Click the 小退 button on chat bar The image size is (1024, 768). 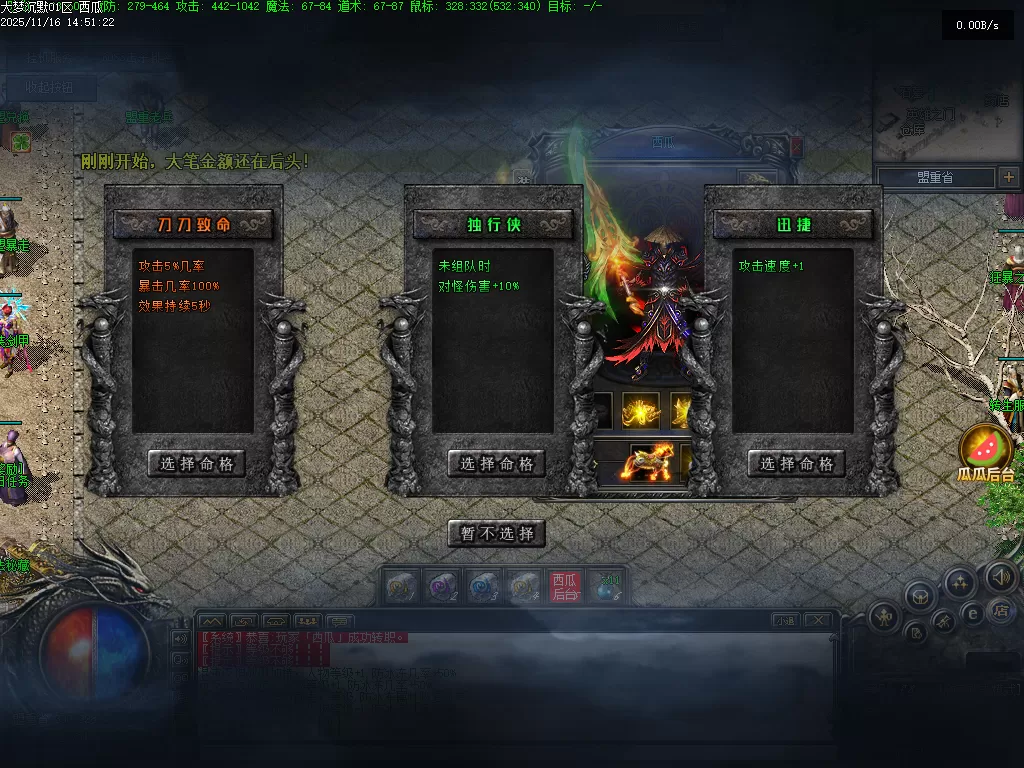[785, 620]
